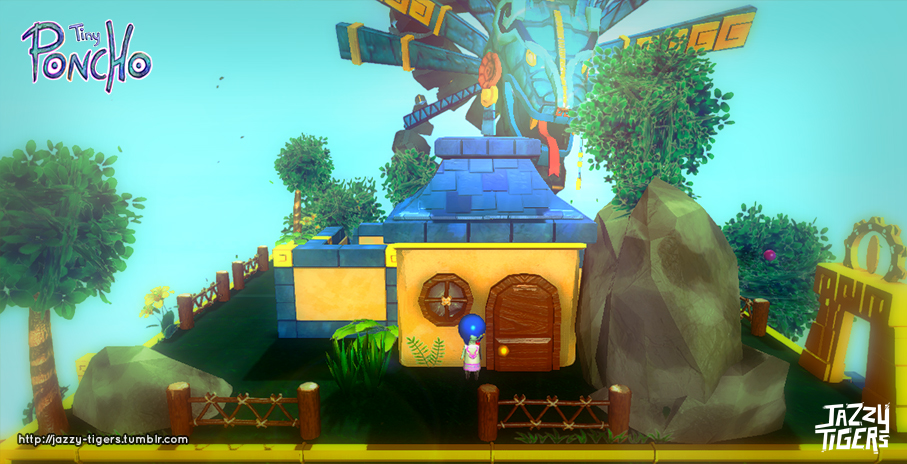The height and width of the screenshot is (464, 907).
Task: Open the jazzy-tigers.tumblr.com URL link
Action: coord(103,439)
